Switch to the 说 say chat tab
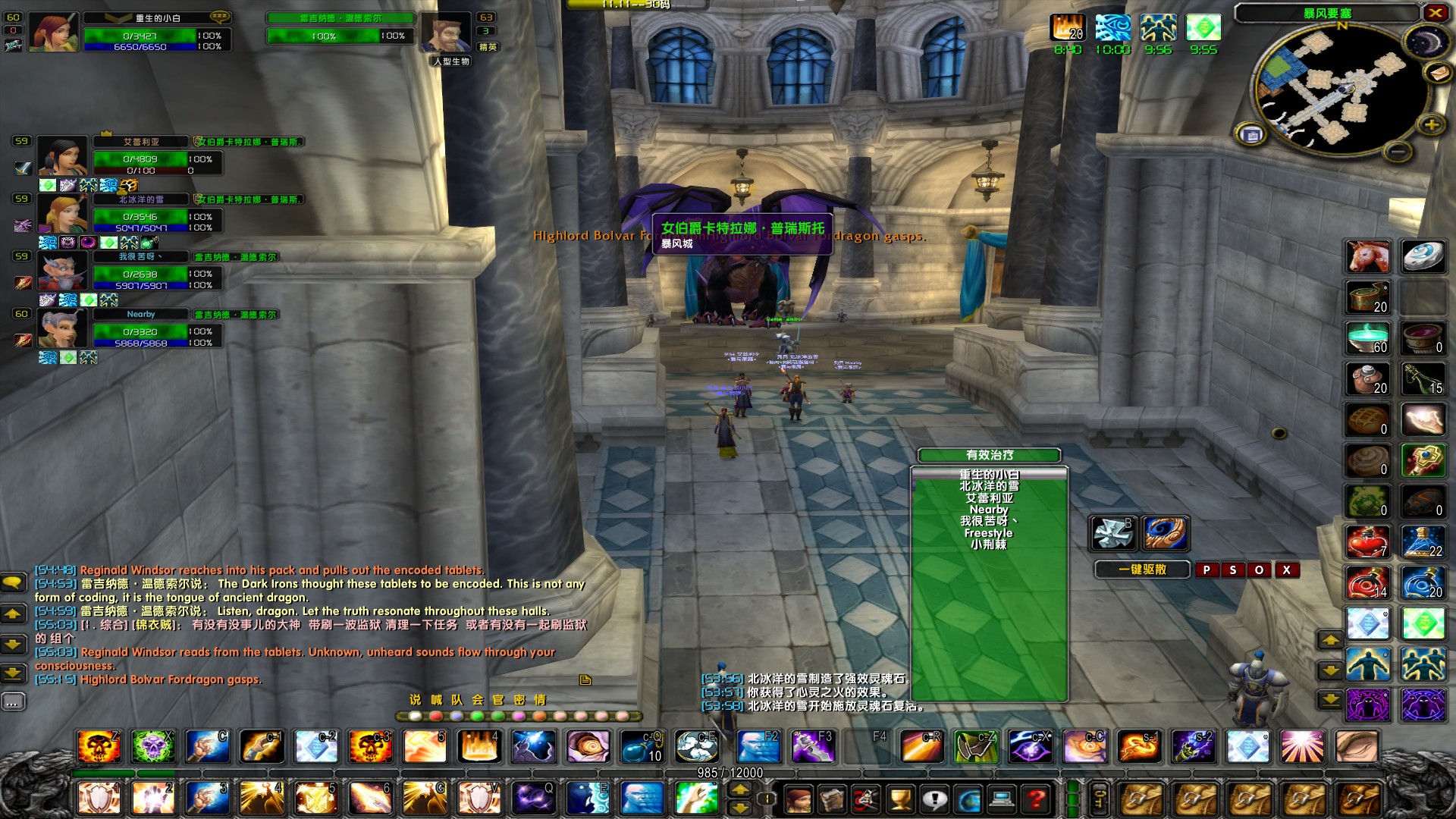1456x819 pixels. (x=416, y=700)
